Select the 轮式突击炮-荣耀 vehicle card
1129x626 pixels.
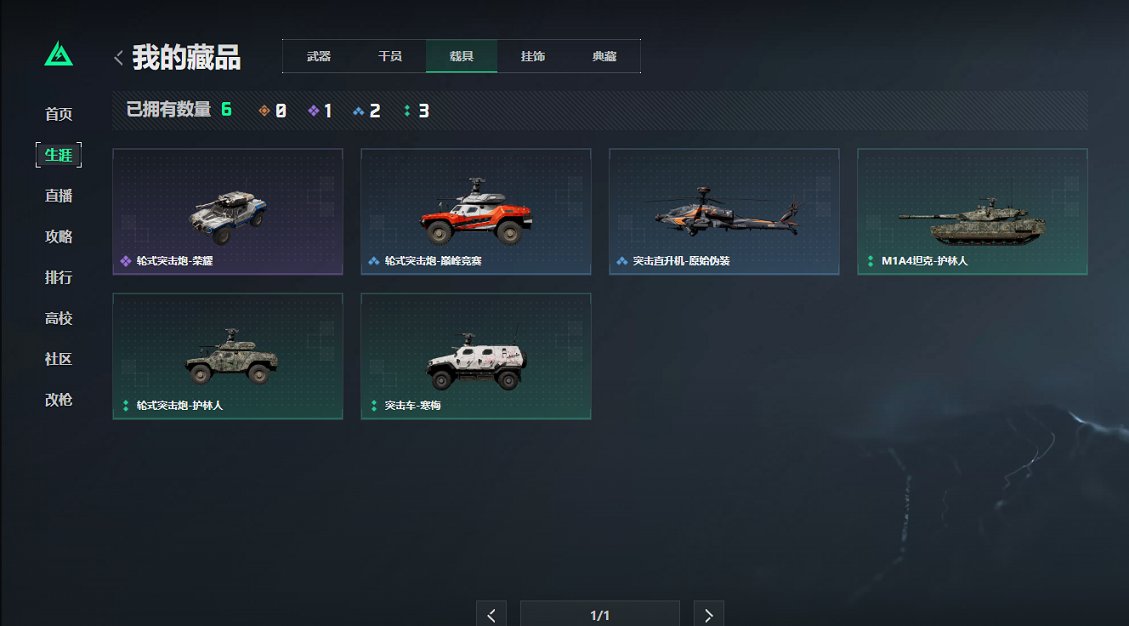[228, 212]
